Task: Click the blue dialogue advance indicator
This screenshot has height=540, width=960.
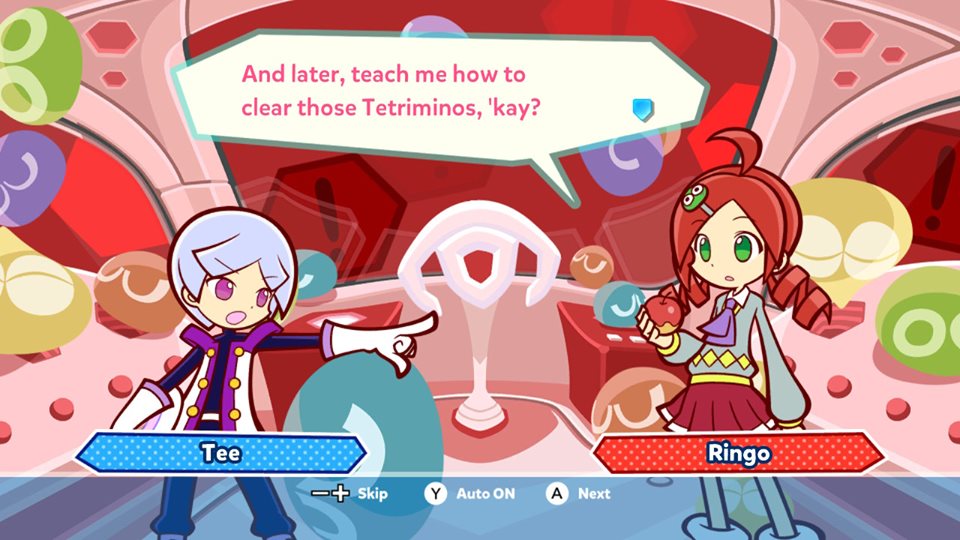Action: [643, 109]
